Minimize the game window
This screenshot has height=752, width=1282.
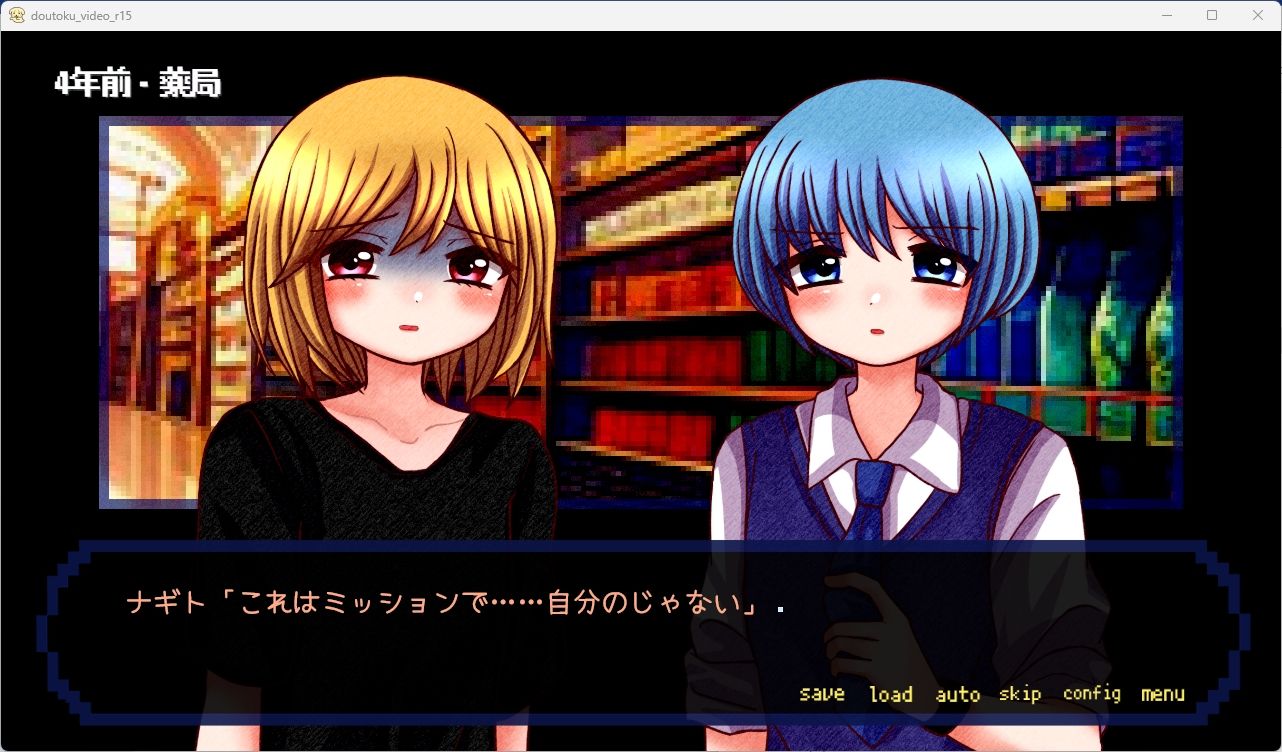(x=1166, y=15)
